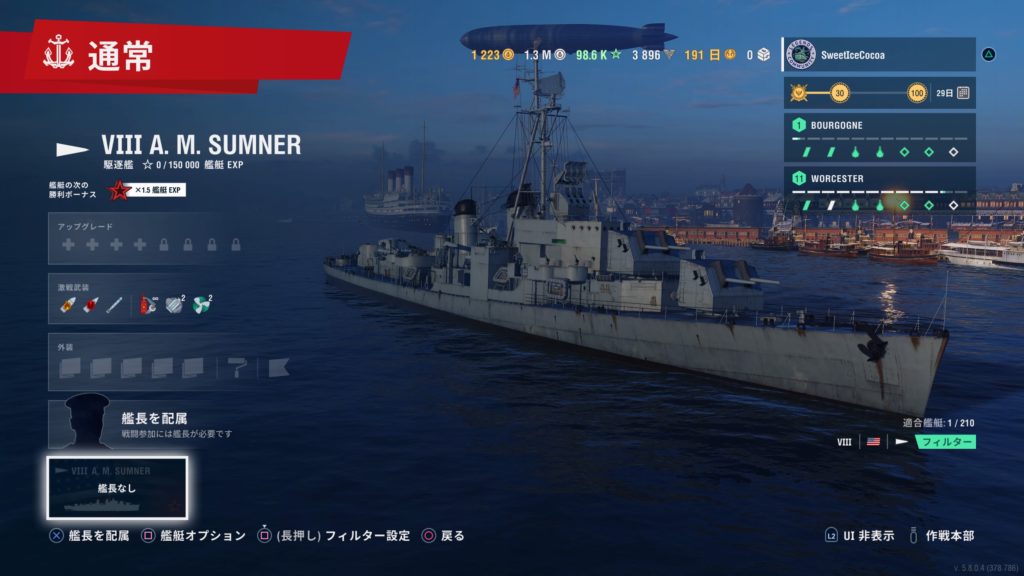Screen dimensions: 1024x576
Task: Open the paint roller camouflage slot
Action: pos(237,367)
